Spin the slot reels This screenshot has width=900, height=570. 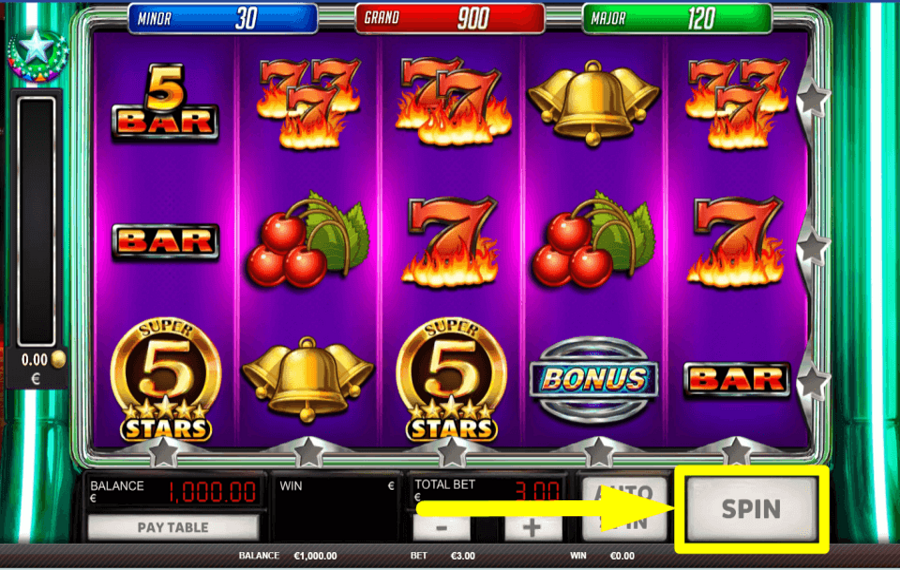click(x=751, y=508)
